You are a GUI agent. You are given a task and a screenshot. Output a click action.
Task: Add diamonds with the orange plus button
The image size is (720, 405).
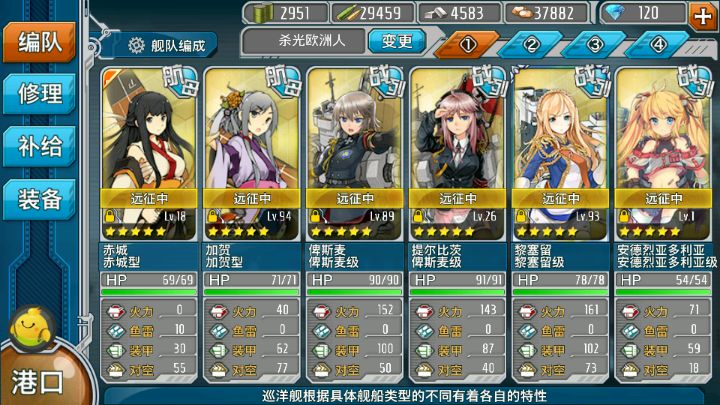coord(703,14)
